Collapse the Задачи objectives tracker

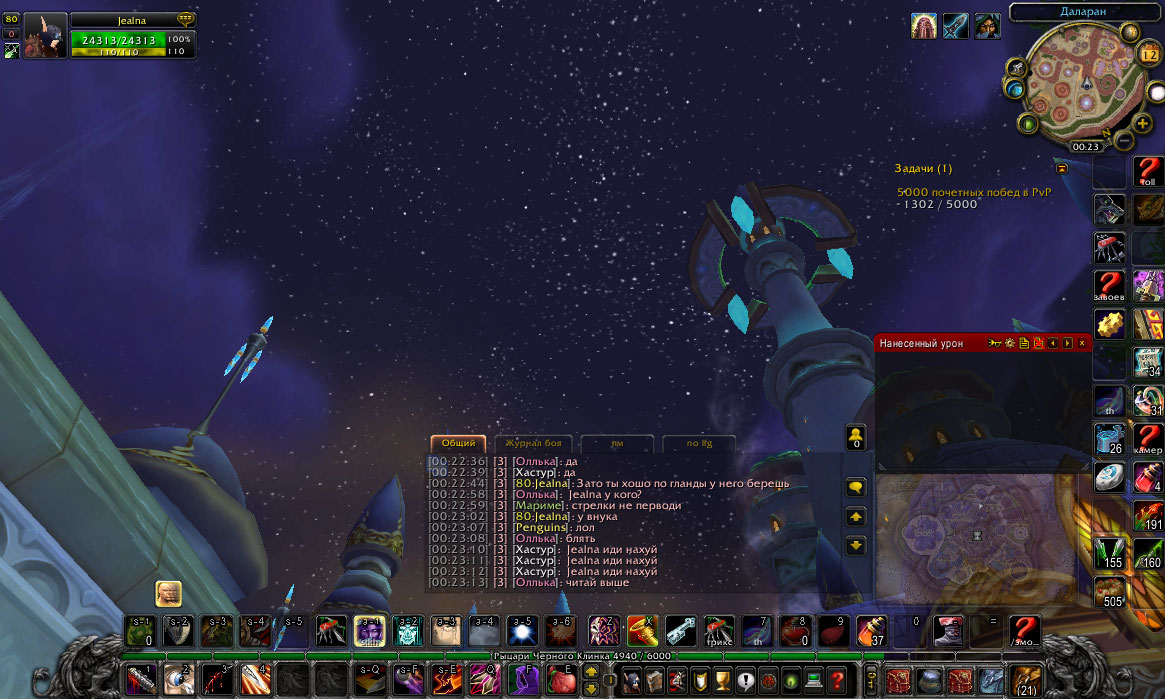point(1062,169)
